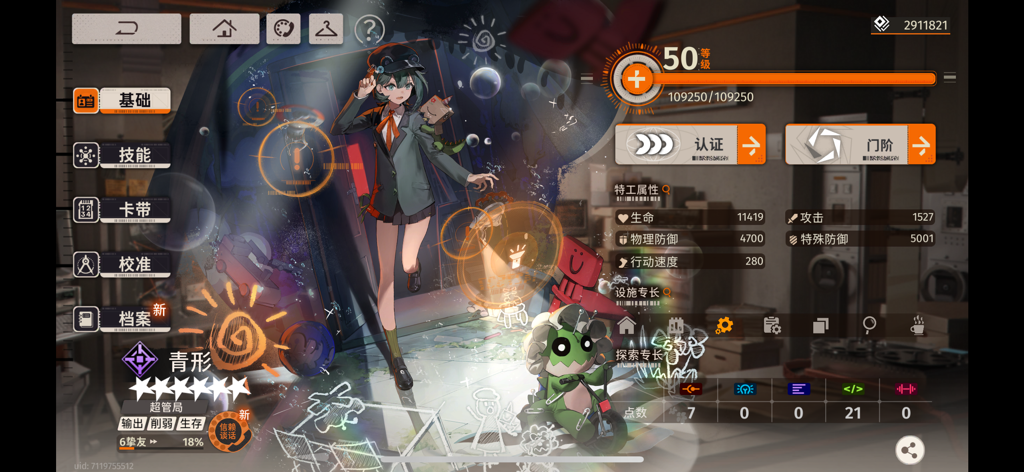Tap the share button
Screen dimensions: 1024x472
point(910,450)
